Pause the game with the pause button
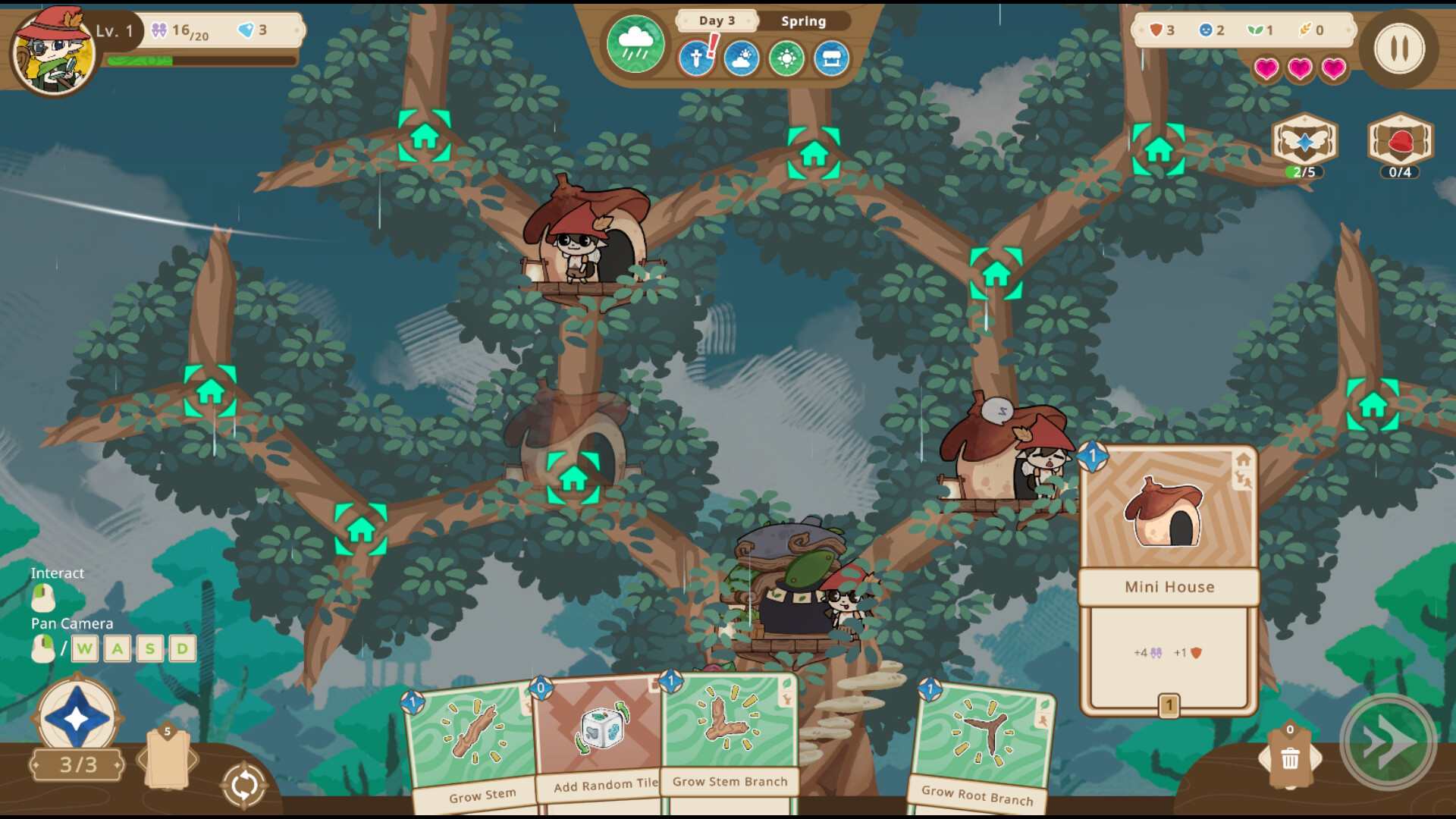The width and height of the screenshot is (1456, 819). tap(1399, 49)
